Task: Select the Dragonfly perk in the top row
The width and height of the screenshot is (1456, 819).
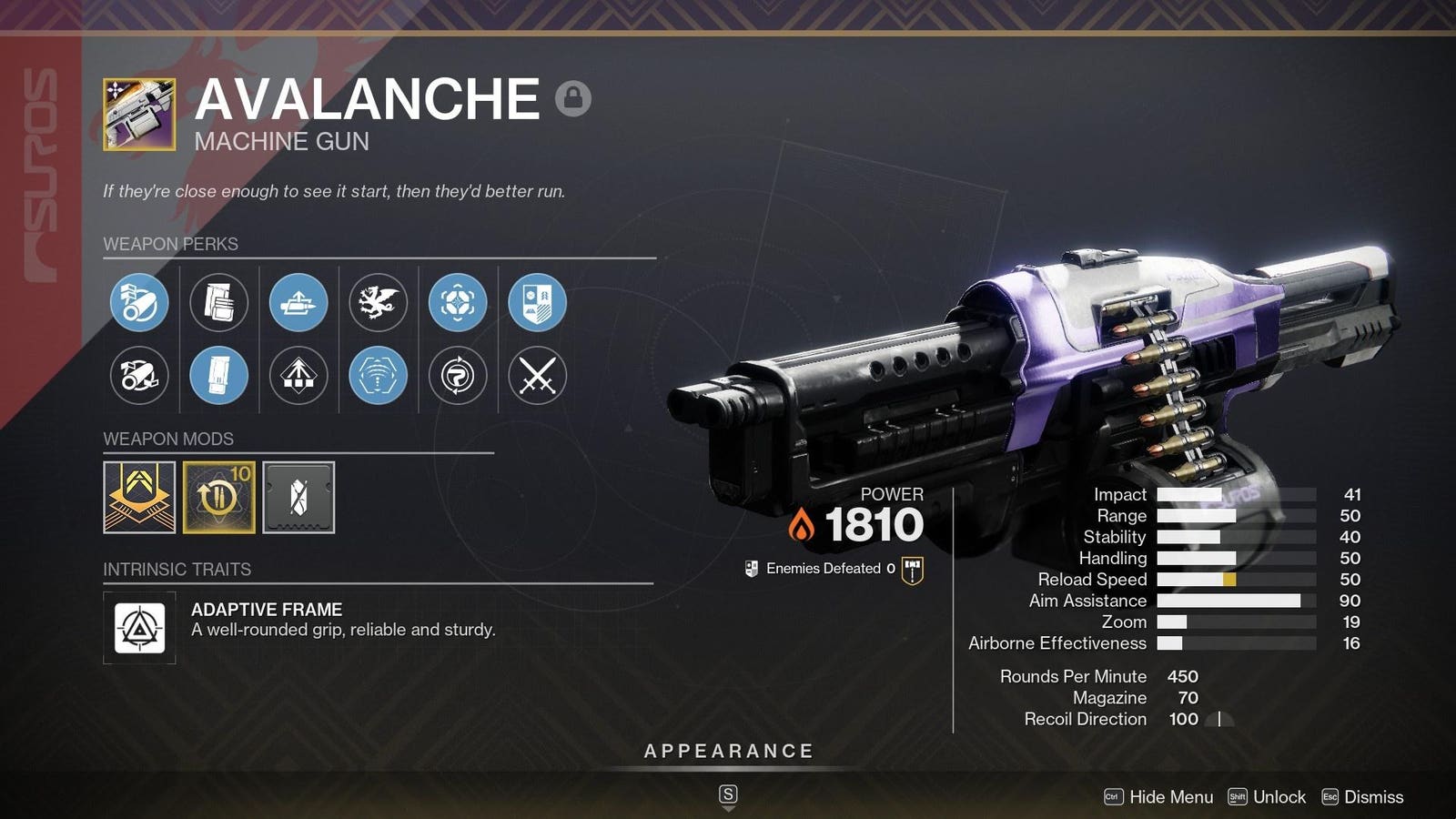Action: (378, 303)
